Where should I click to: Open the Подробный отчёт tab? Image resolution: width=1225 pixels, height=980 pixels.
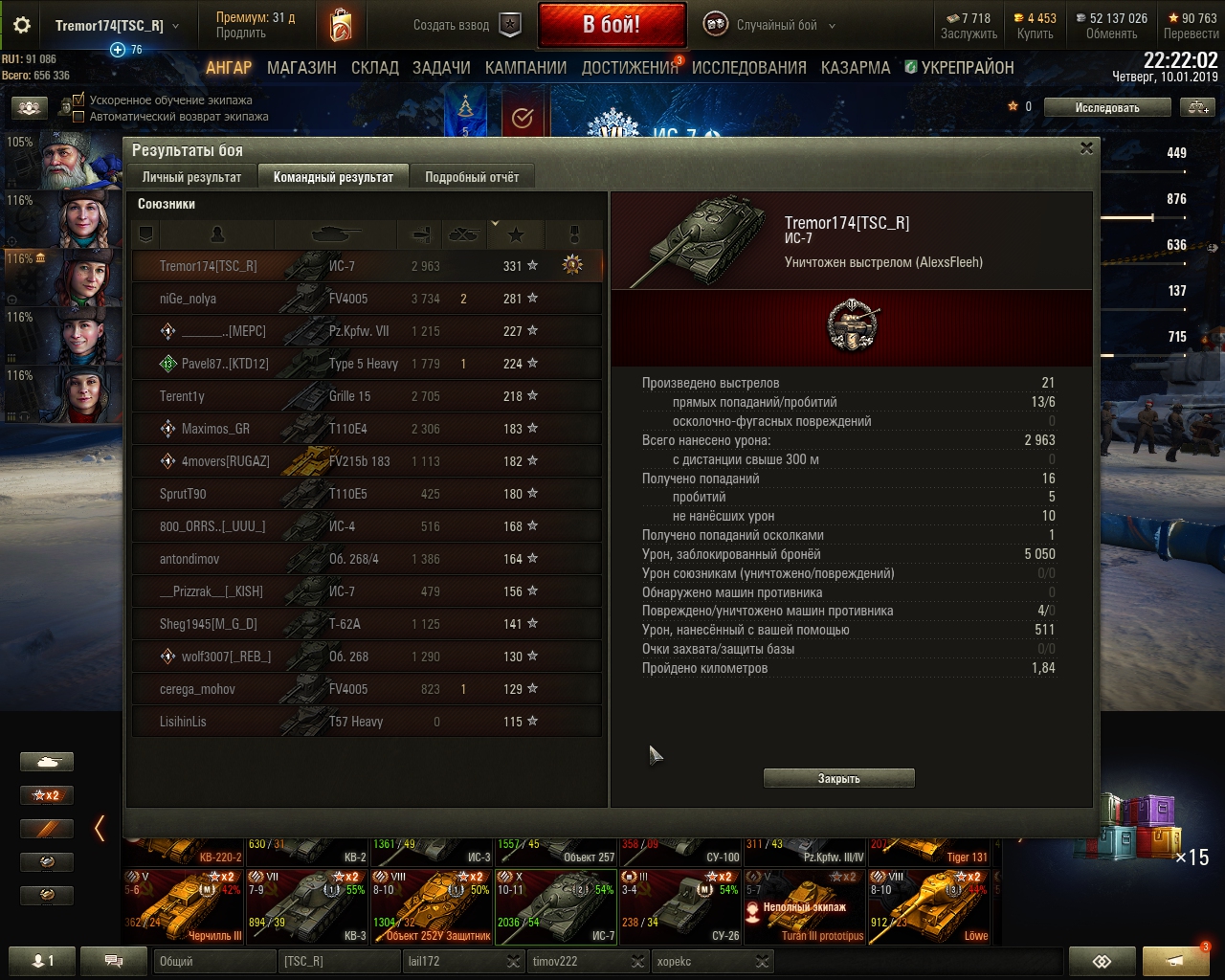[x=472, y=177]
